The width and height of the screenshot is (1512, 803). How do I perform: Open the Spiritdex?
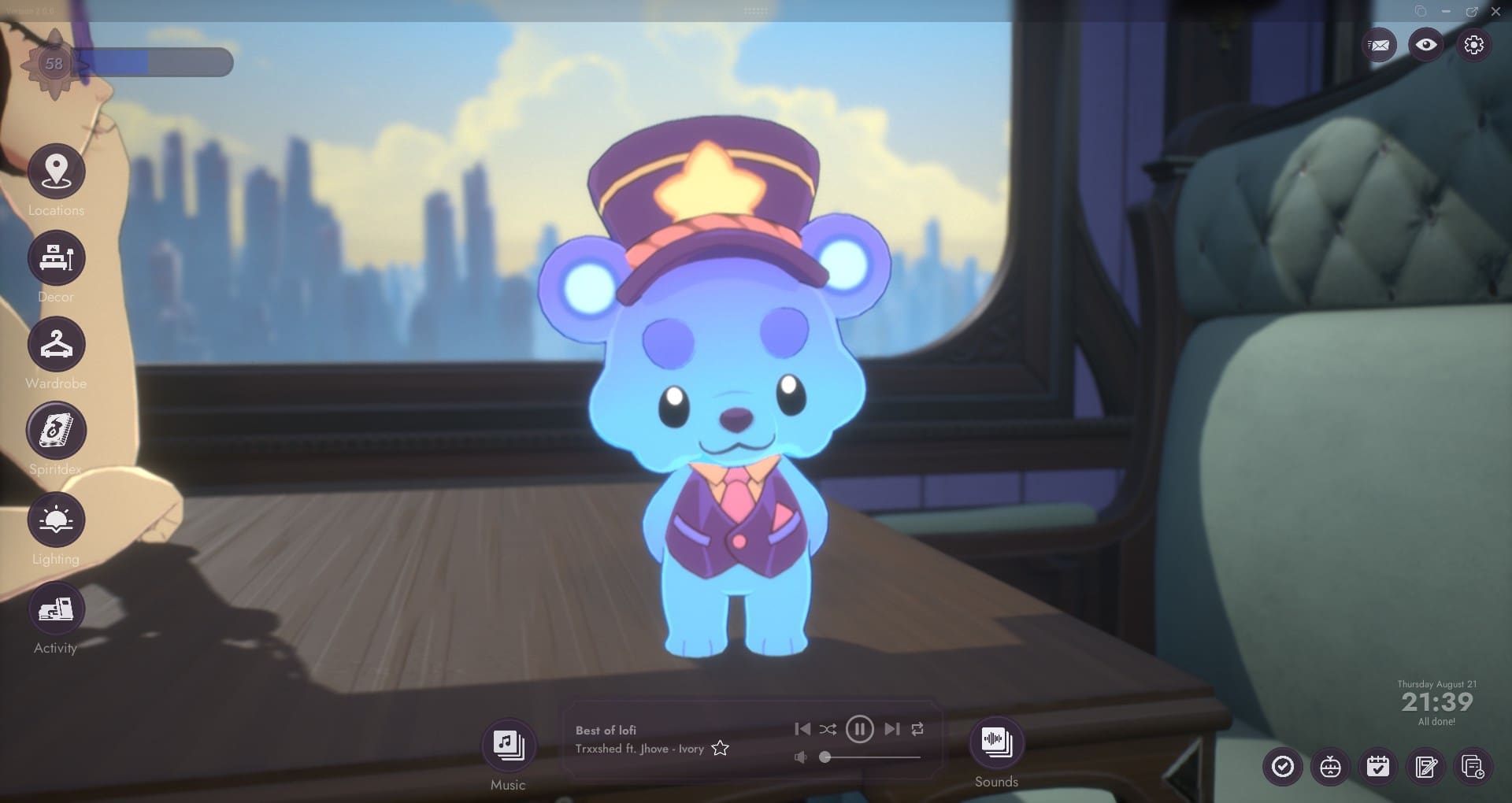55,431
